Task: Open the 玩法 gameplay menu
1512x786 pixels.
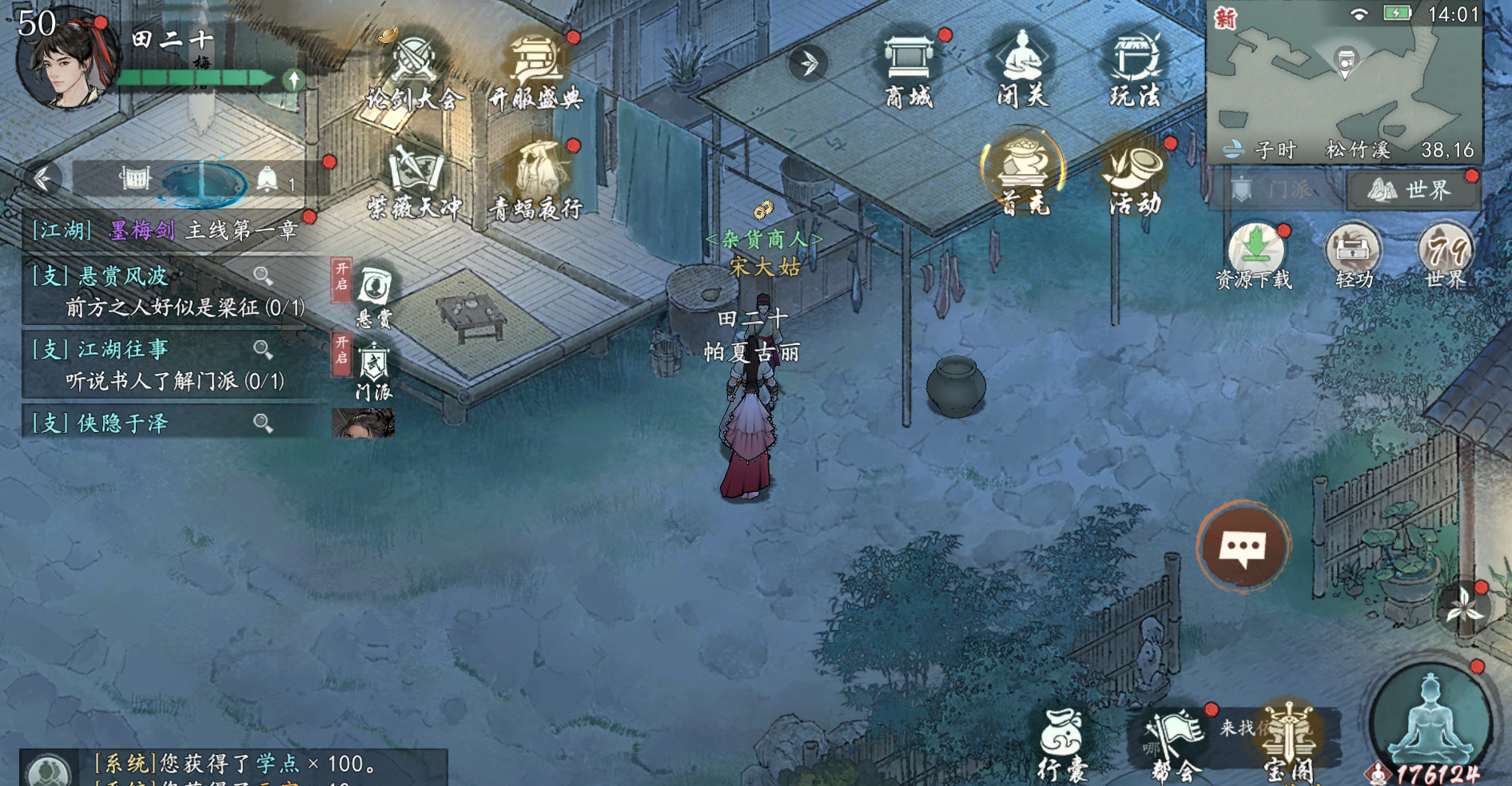Action: pos(1135,68)
